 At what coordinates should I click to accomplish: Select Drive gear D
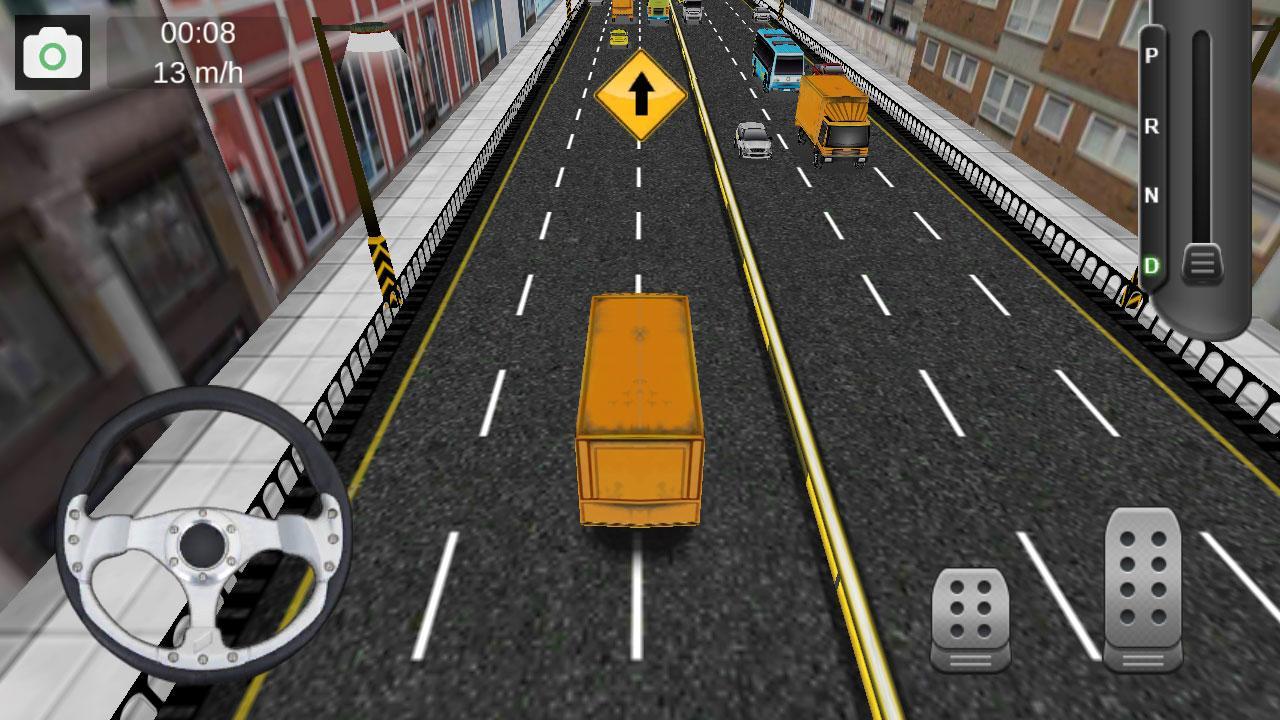1152,265
